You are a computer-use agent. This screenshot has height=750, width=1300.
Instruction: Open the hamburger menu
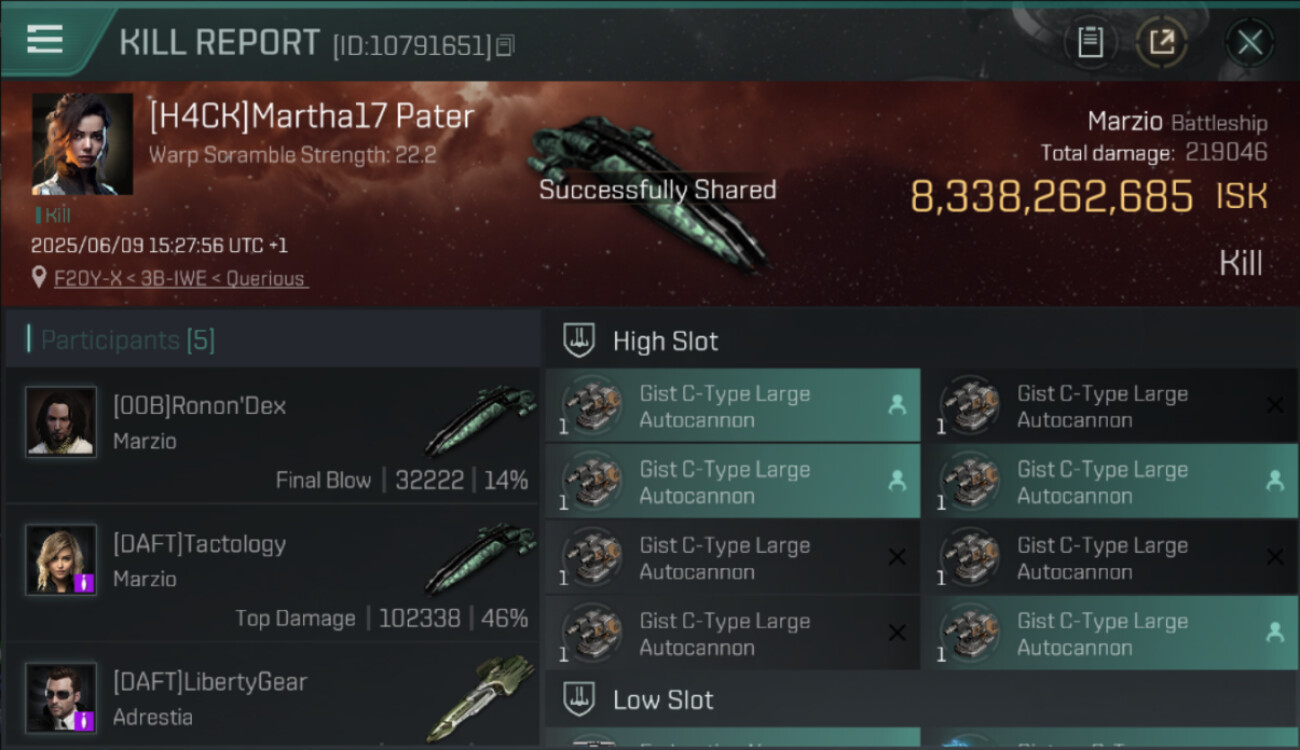(45, 40)
